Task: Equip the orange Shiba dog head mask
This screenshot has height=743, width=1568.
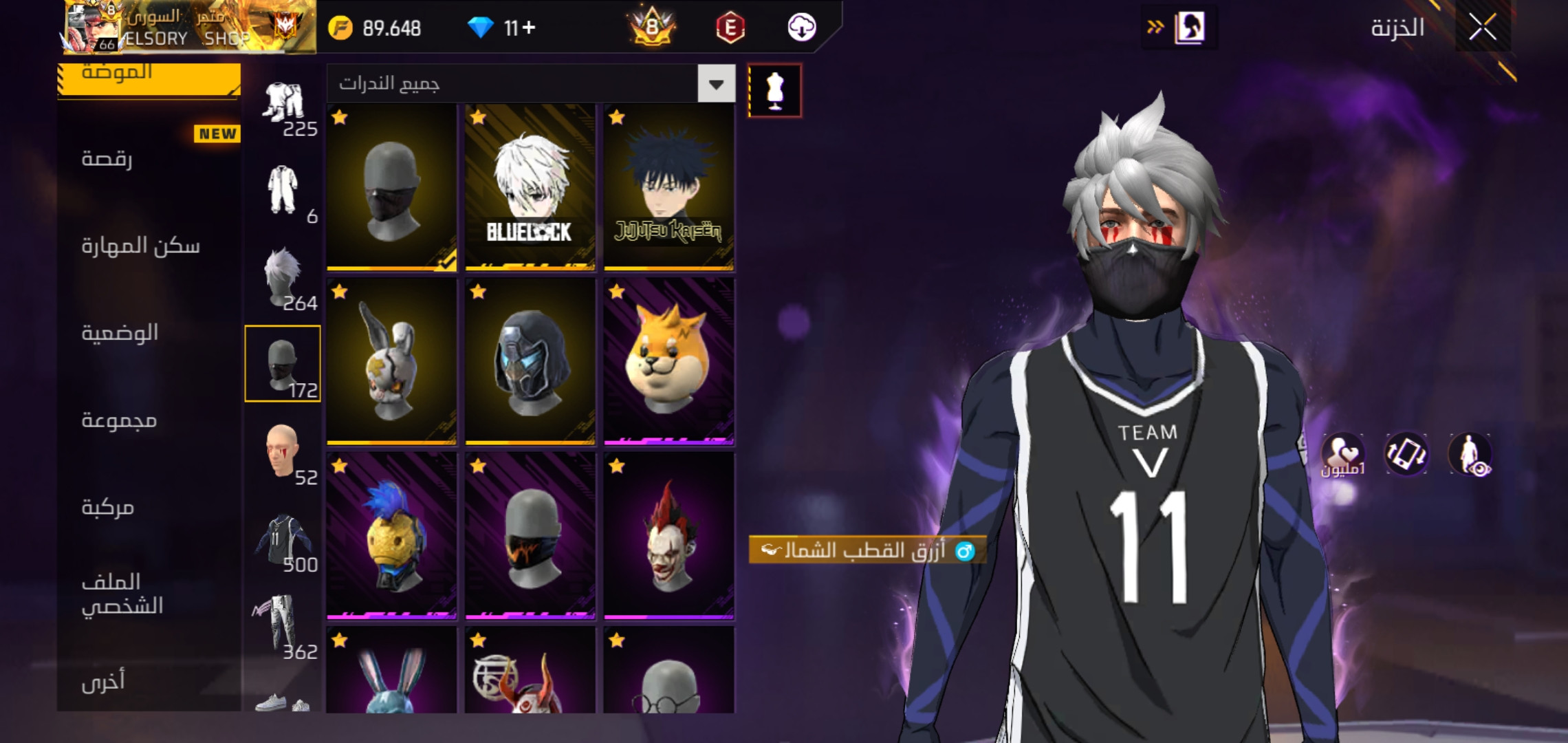Action: pyautogui.click(x=668, y=361)
